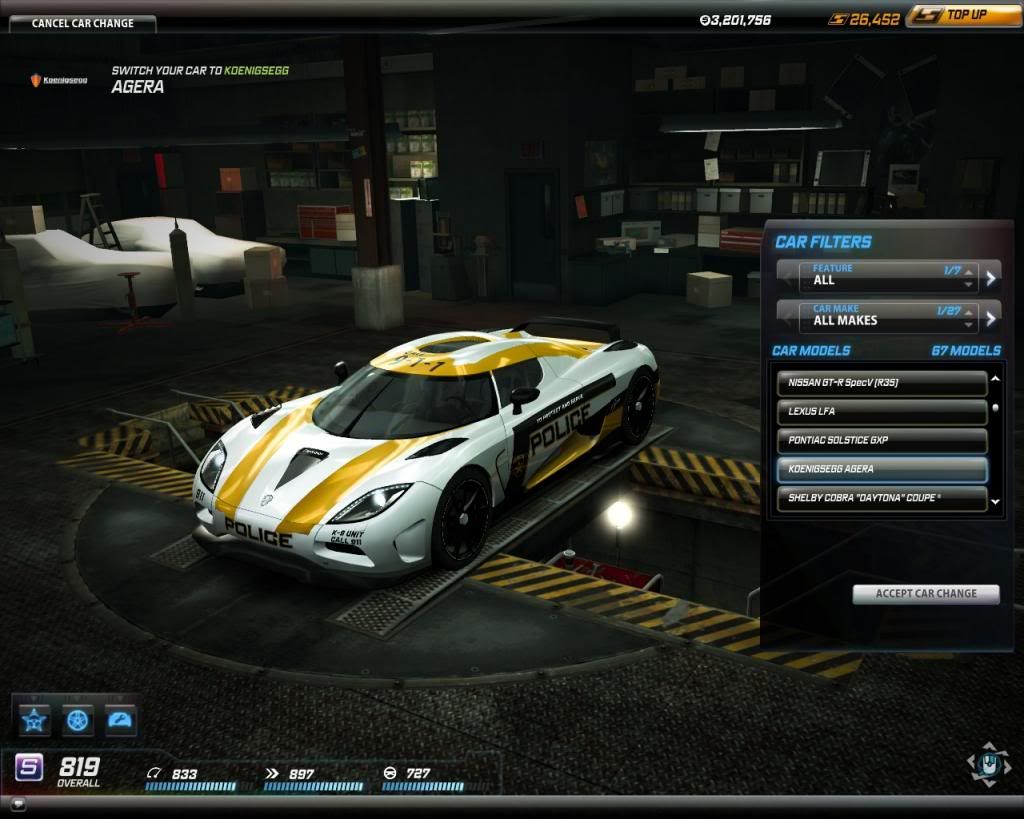
Task: Open the gauge and wrench performance icon
Action: 121,719
